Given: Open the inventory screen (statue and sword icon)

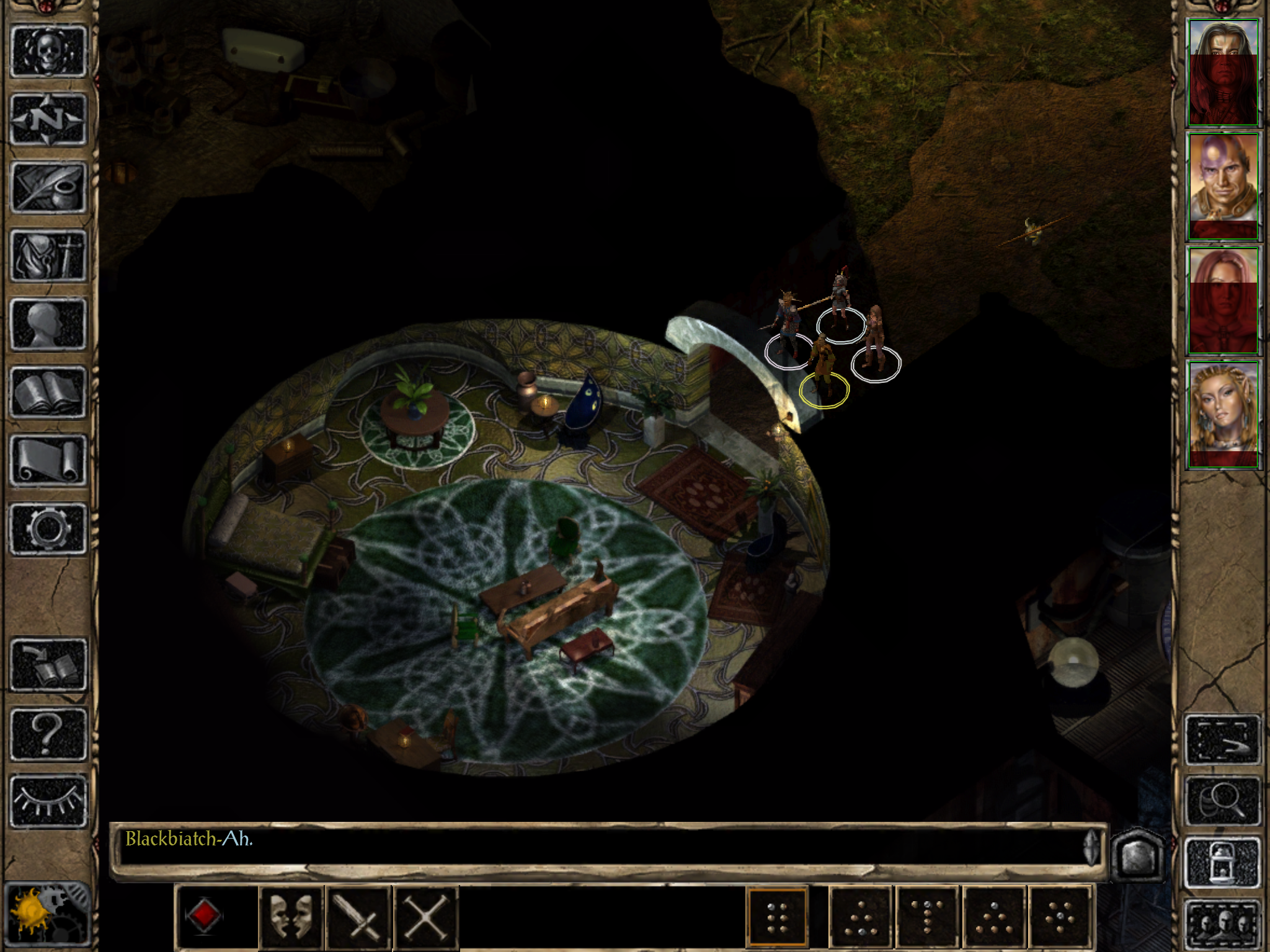Looking at the screenshot, I should (x=48, y=255).
